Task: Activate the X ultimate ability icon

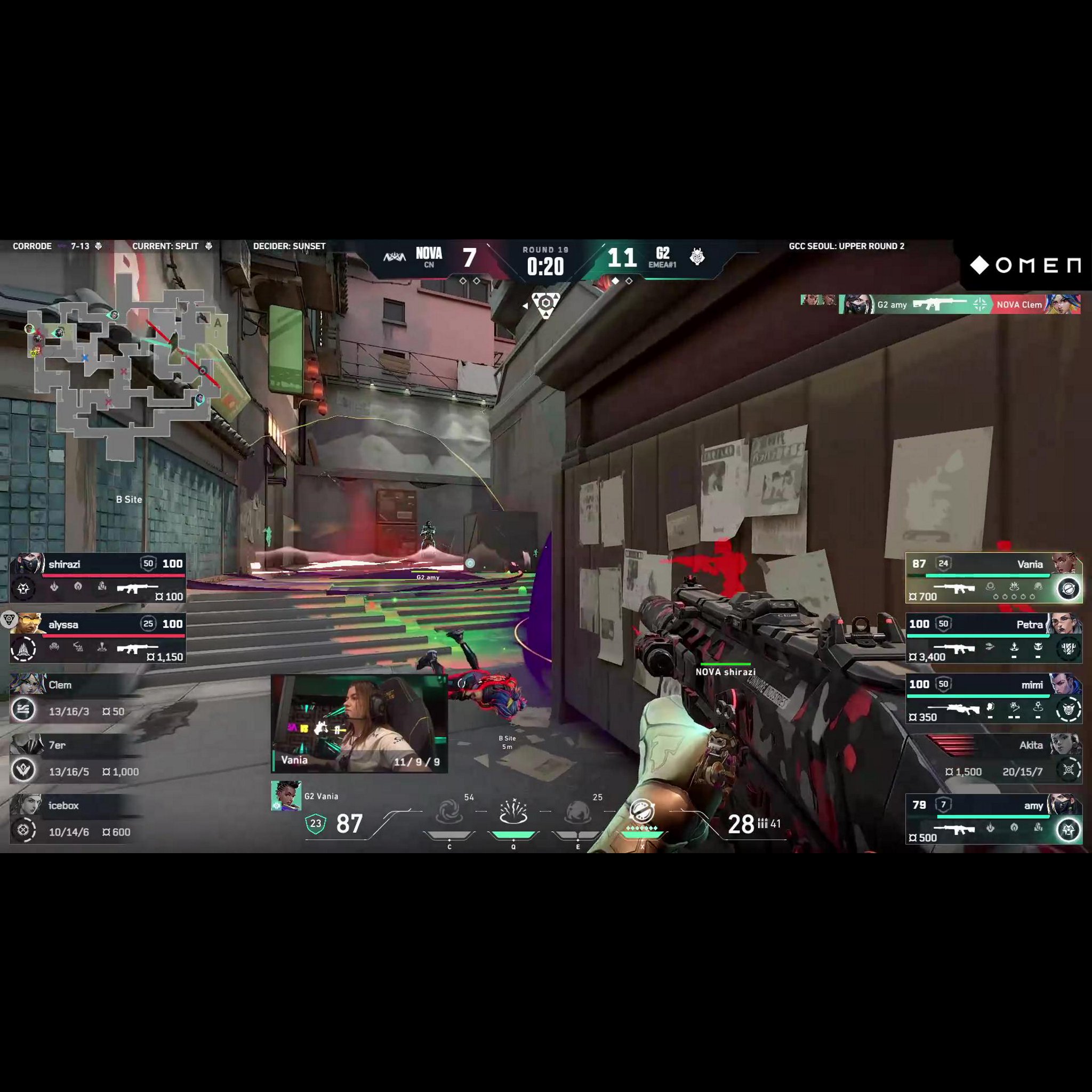Action: (x=642, y=812)
